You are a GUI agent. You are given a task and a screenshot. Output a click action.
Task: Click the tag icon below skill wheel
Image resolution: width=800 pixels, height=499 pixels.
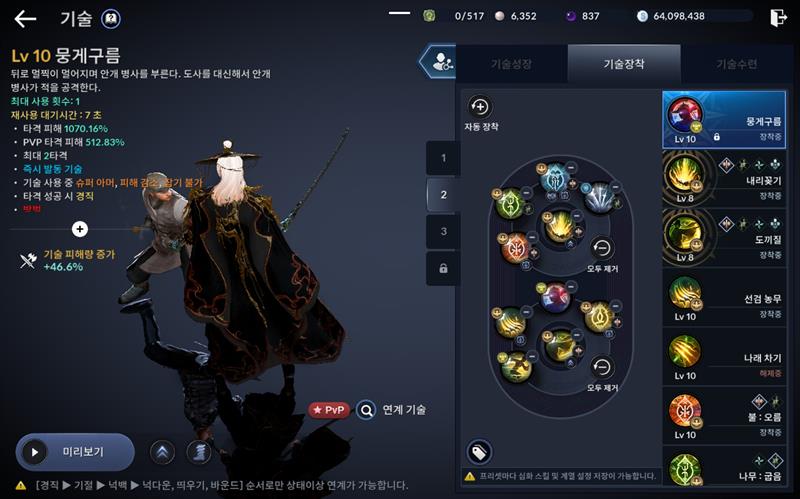[x=480, y=451]
